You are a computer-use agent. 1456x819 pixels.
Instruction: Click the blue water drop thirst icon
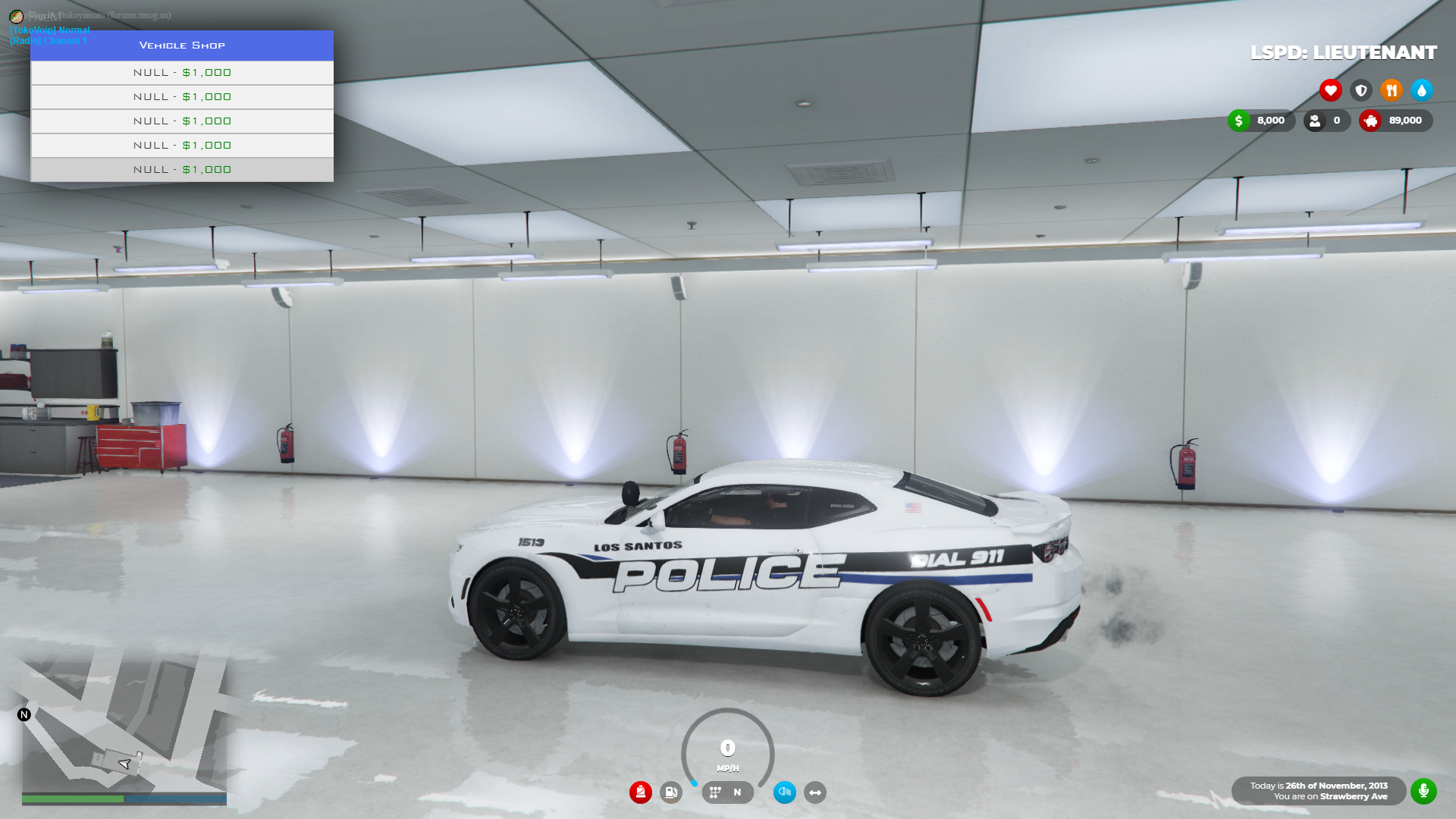click(x=1422, y=90)
